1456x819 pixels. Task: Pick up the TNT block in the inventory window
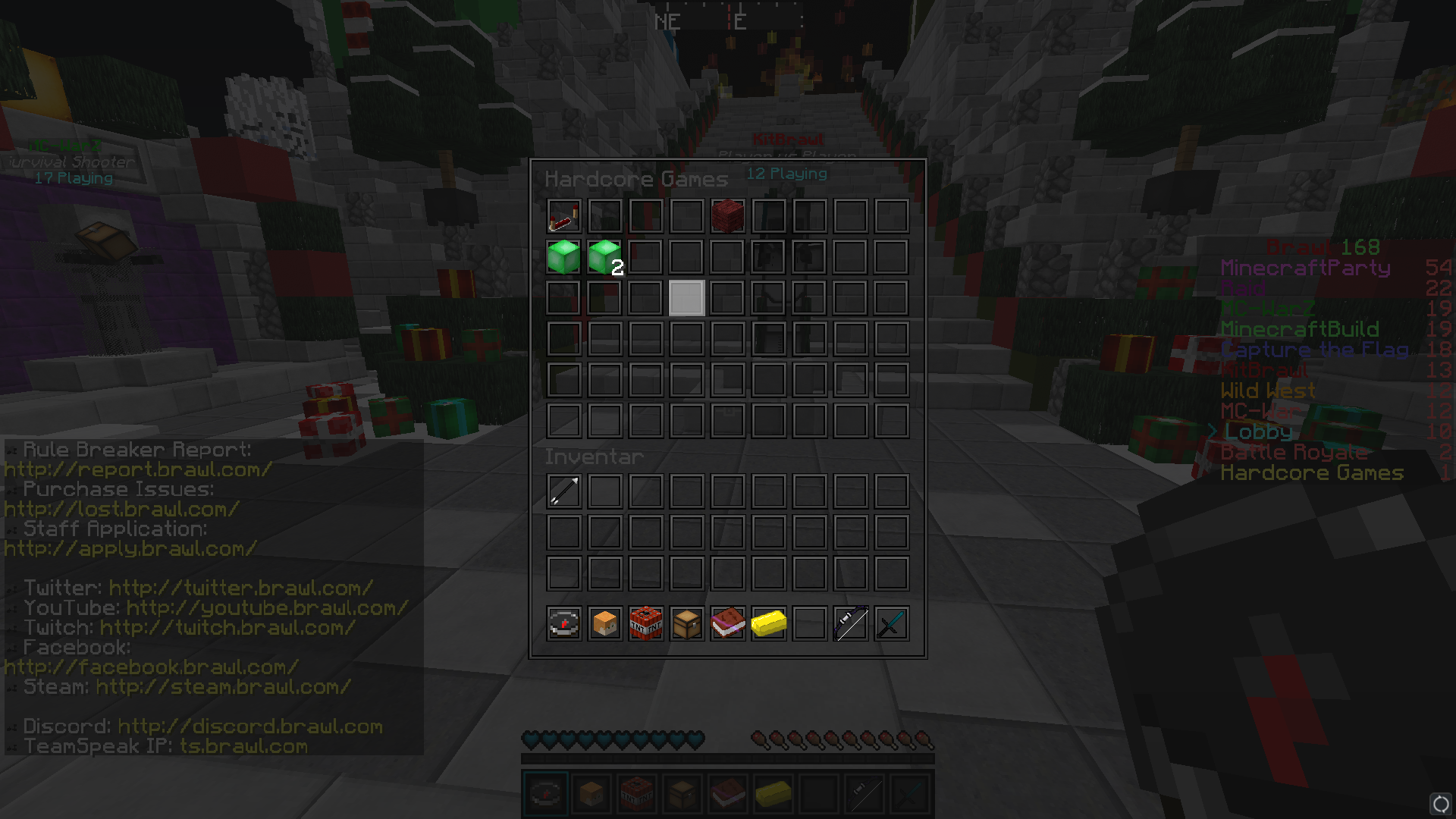coord(645,623)
